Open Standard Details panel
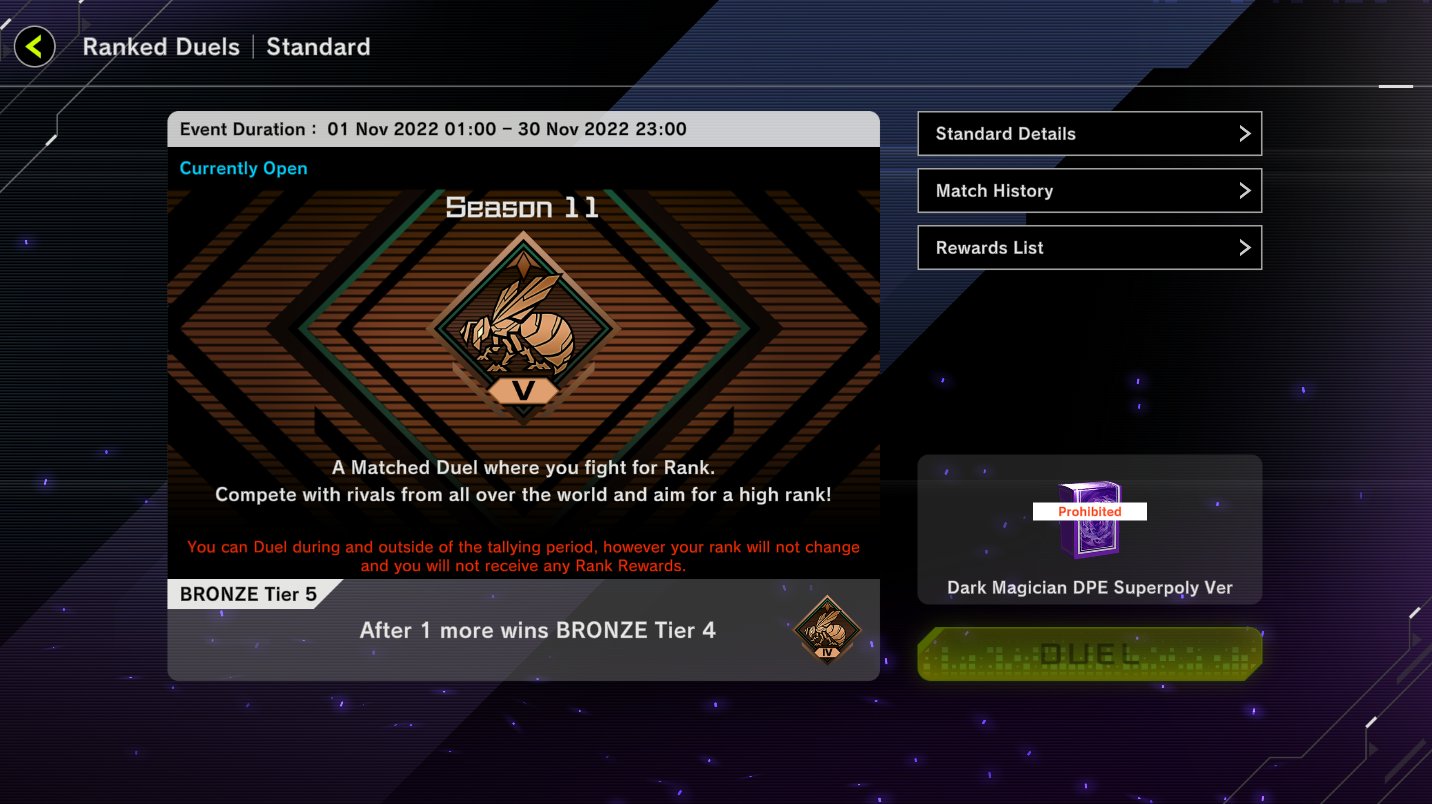The image size is (1432, 804). tap(1089, 133)
